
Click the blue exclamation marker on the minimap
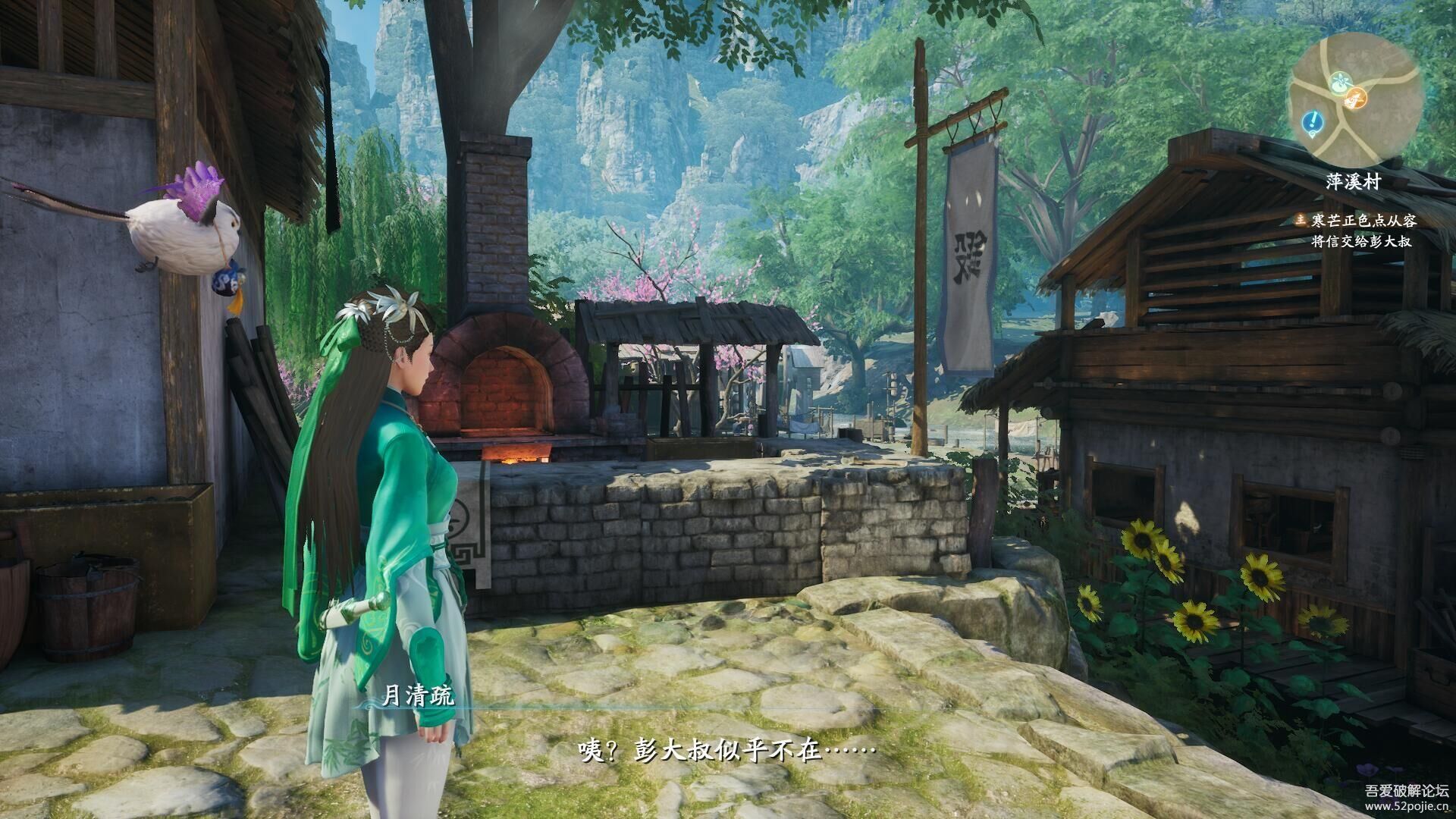(1313, 120)
